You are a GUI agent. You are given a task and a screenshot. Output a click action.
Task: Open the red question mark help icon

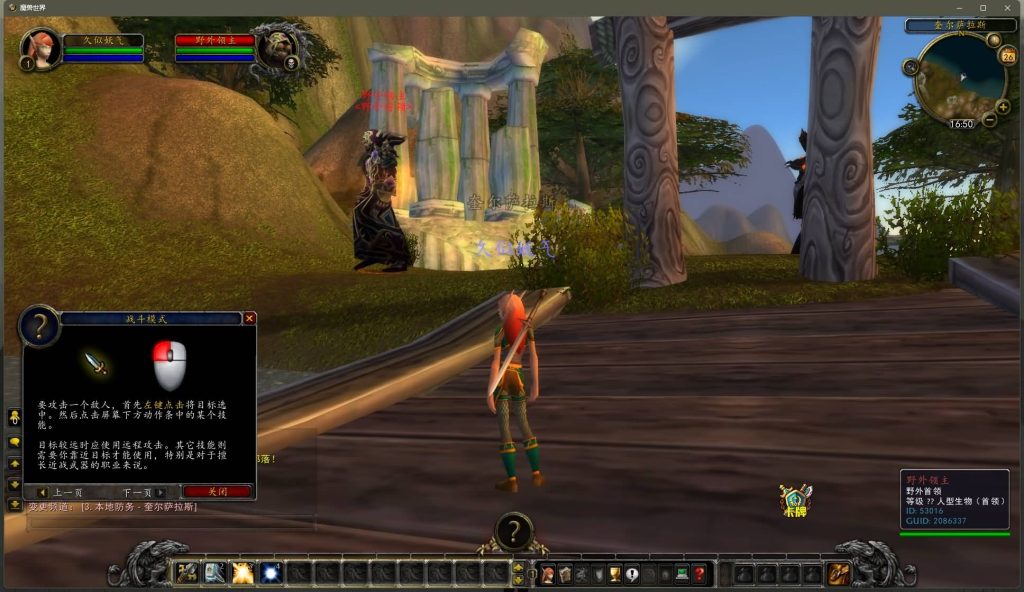click(x=699, y=574)
